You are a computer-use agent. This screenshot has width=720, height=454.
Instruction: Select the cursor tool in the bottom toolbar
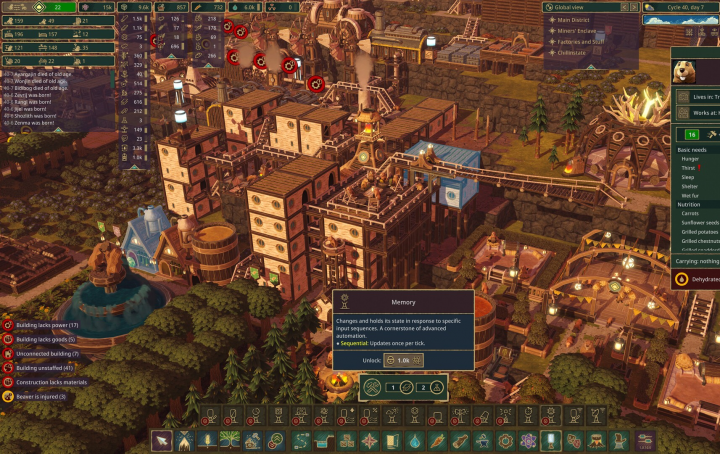163,440
